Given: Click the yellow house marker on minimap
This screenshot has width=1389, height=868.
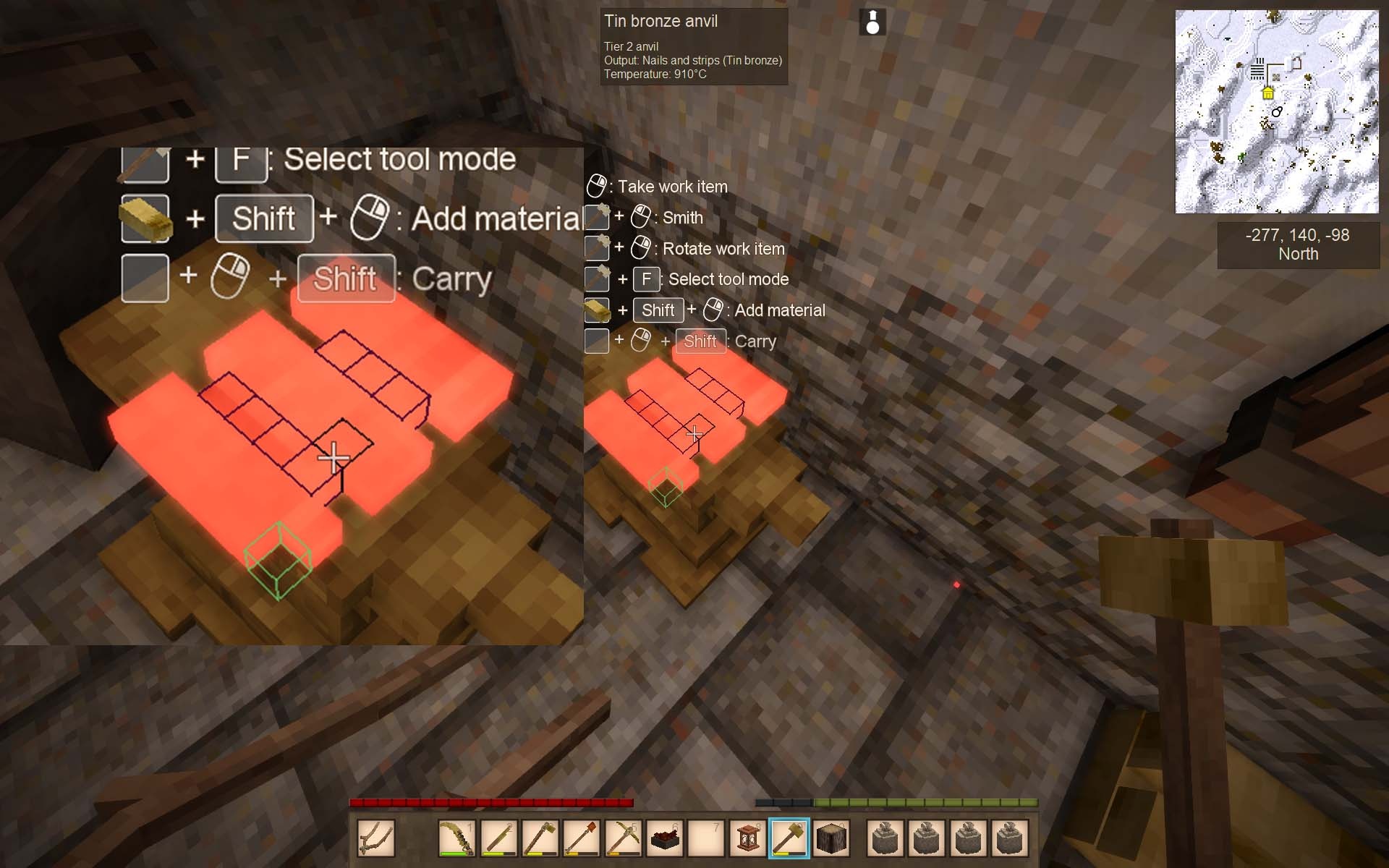Looking at the screenshot, I should coord(1267,93).
